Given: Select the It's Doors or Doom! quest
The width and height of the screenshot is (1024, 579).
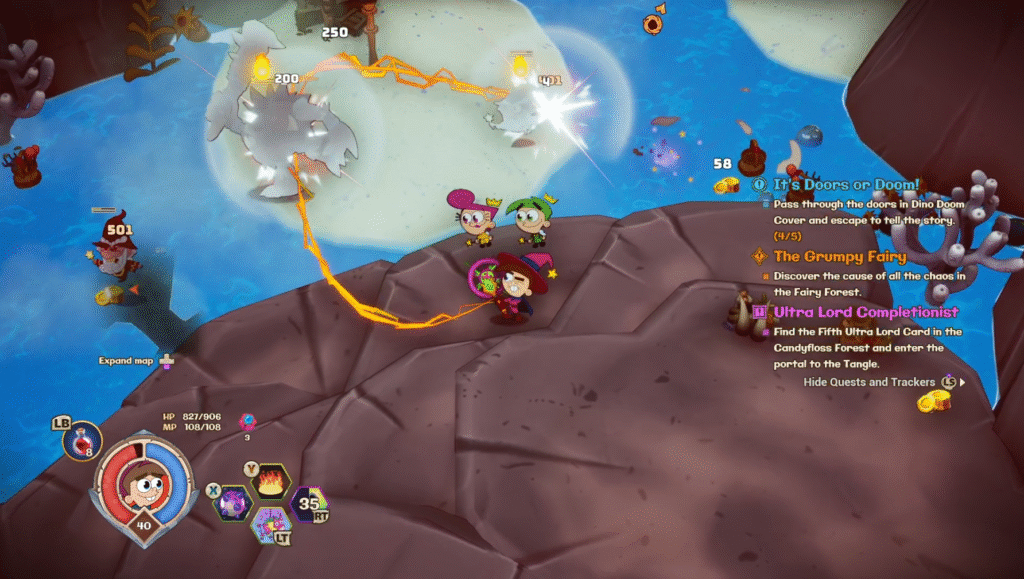Looking at the screenshot, I should (846, 185).
